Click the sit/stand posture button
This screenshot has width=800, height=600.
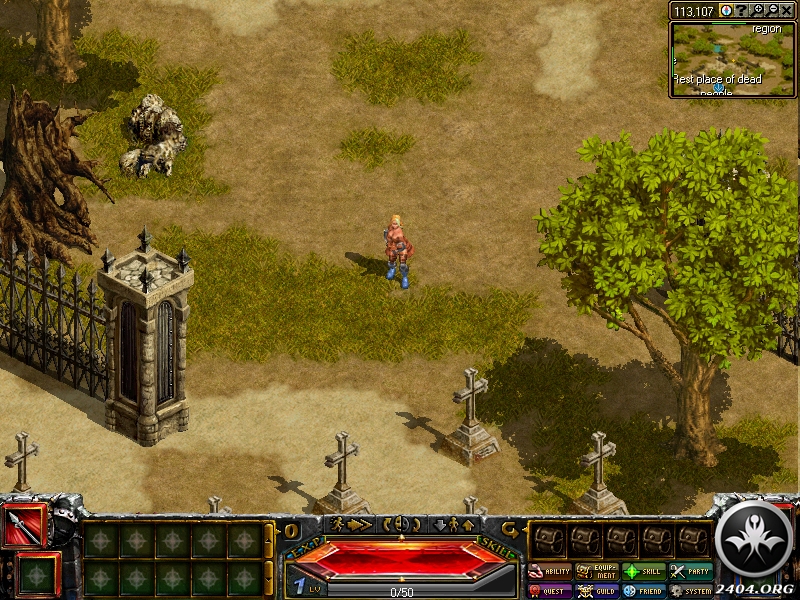(451, 524)
